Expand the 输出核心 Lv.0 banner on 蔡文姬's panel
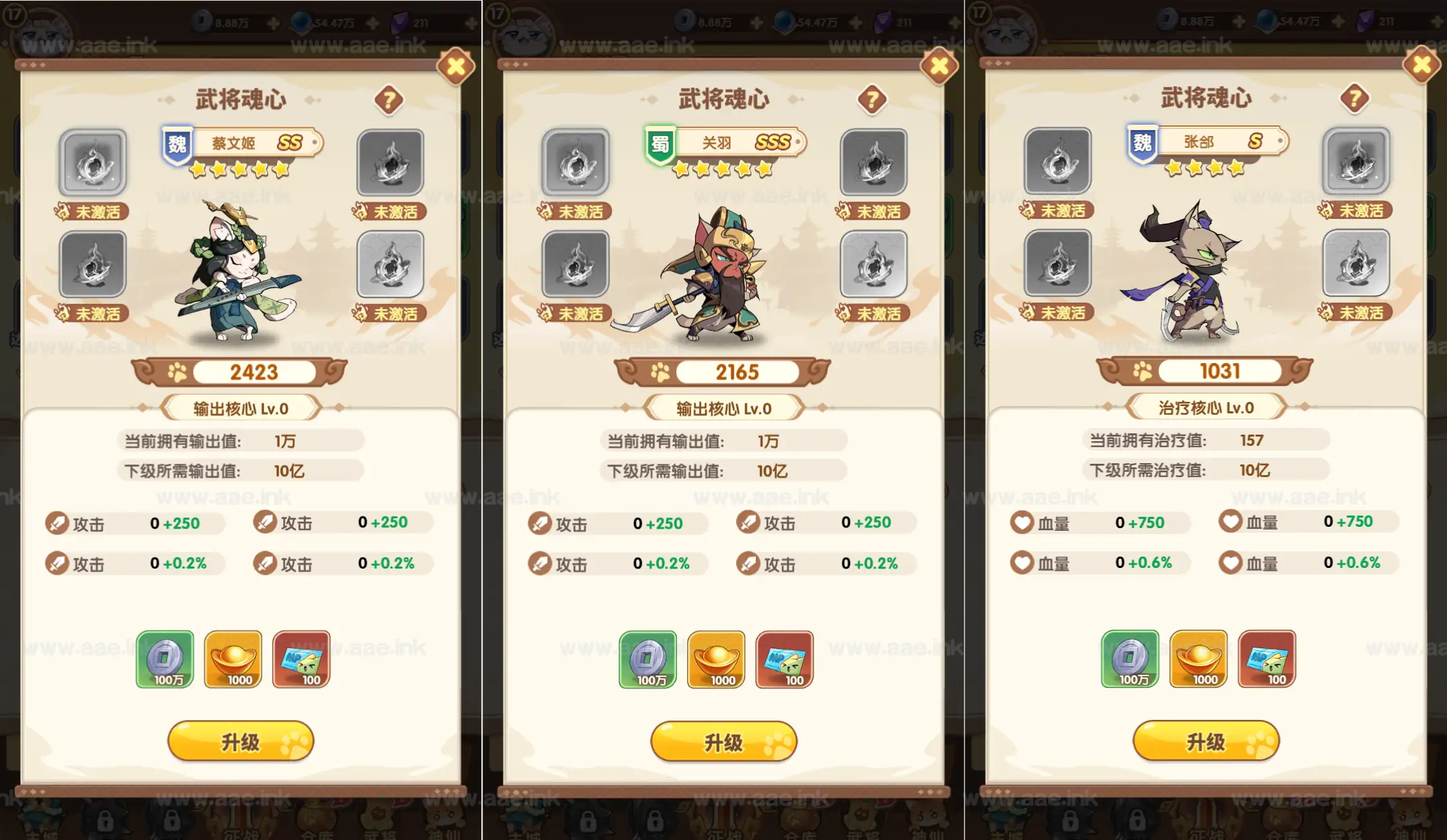The height and width of the screenshot is (840, 1447). click(x=241, y=407)
